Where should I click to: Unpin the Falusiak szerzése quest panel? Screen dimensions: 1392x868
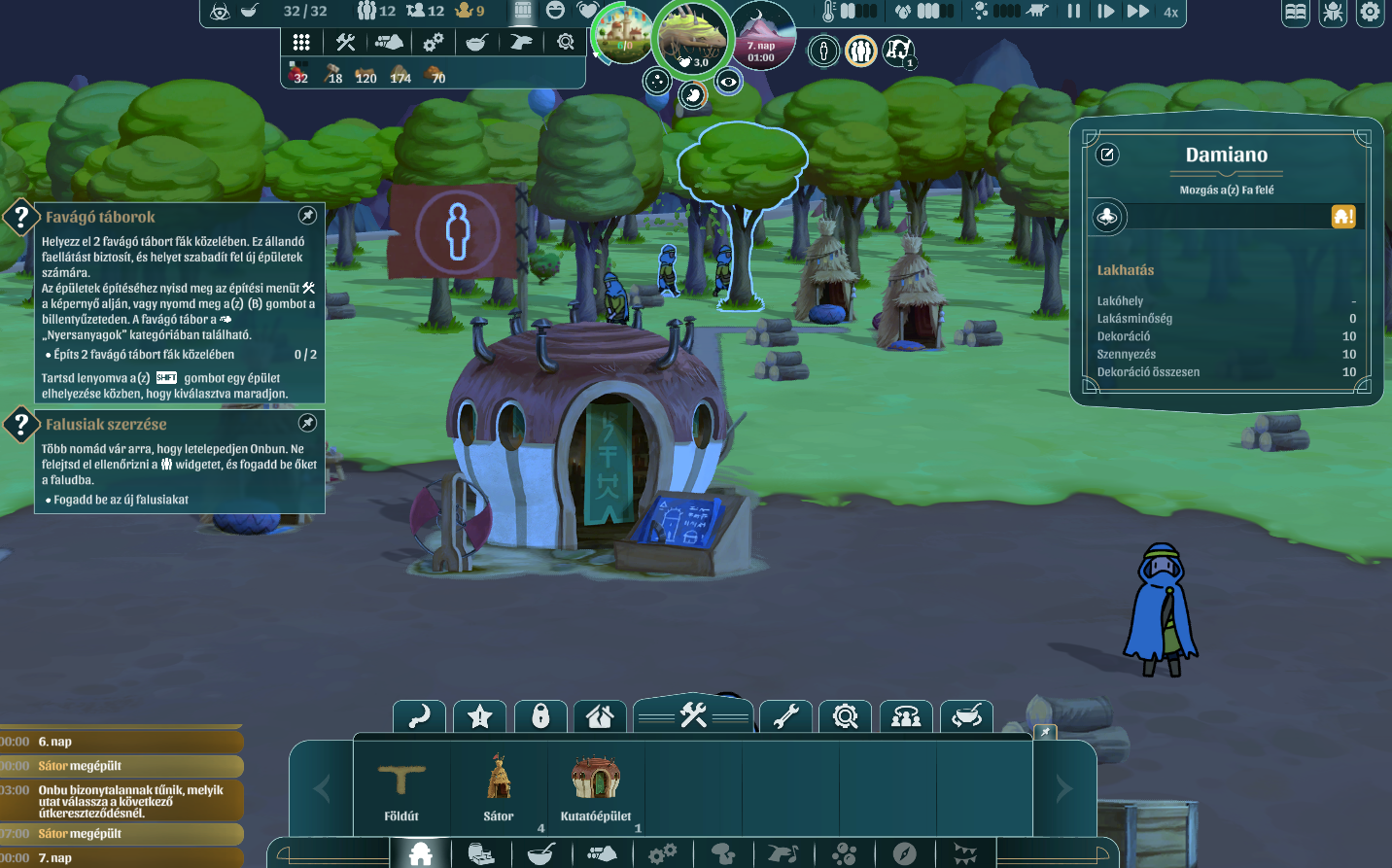307,423
